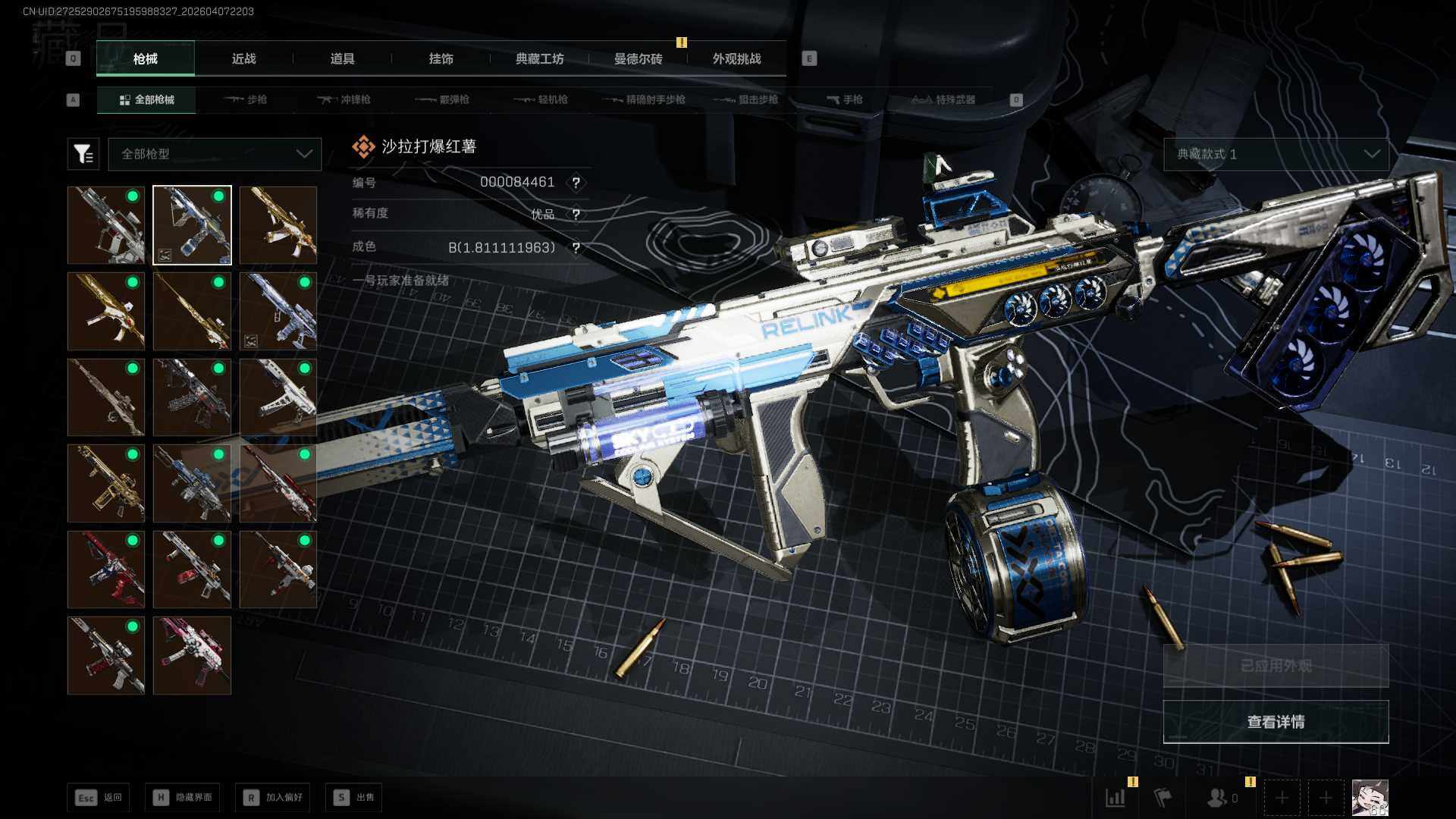Toggle the 隐藏界面 button
This screenshot has height=819, width=1456.
pos(183,798)
